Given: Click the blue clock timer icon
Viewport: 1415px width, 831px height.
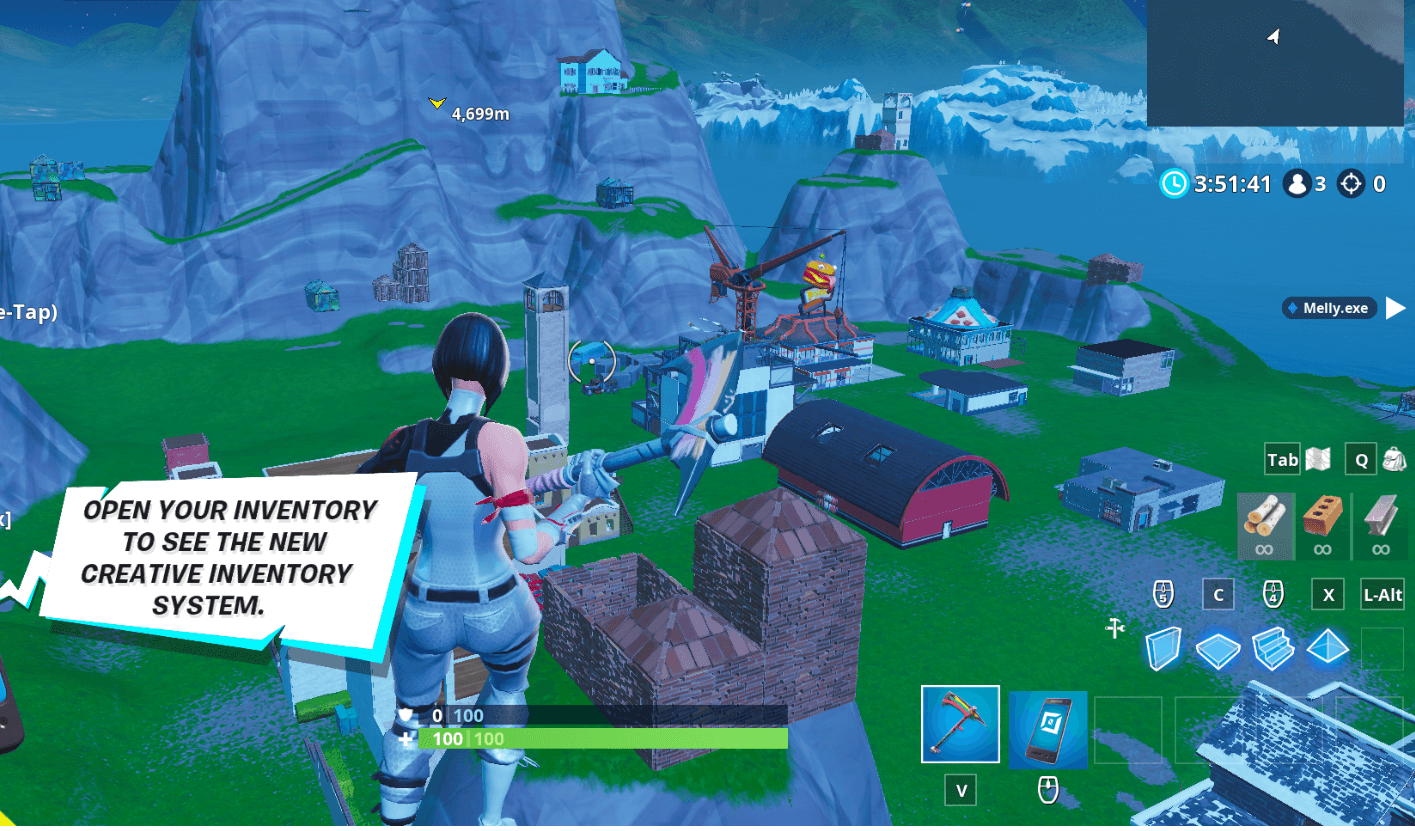Looking at the screenshot, I should click(x=1172, y=184).
